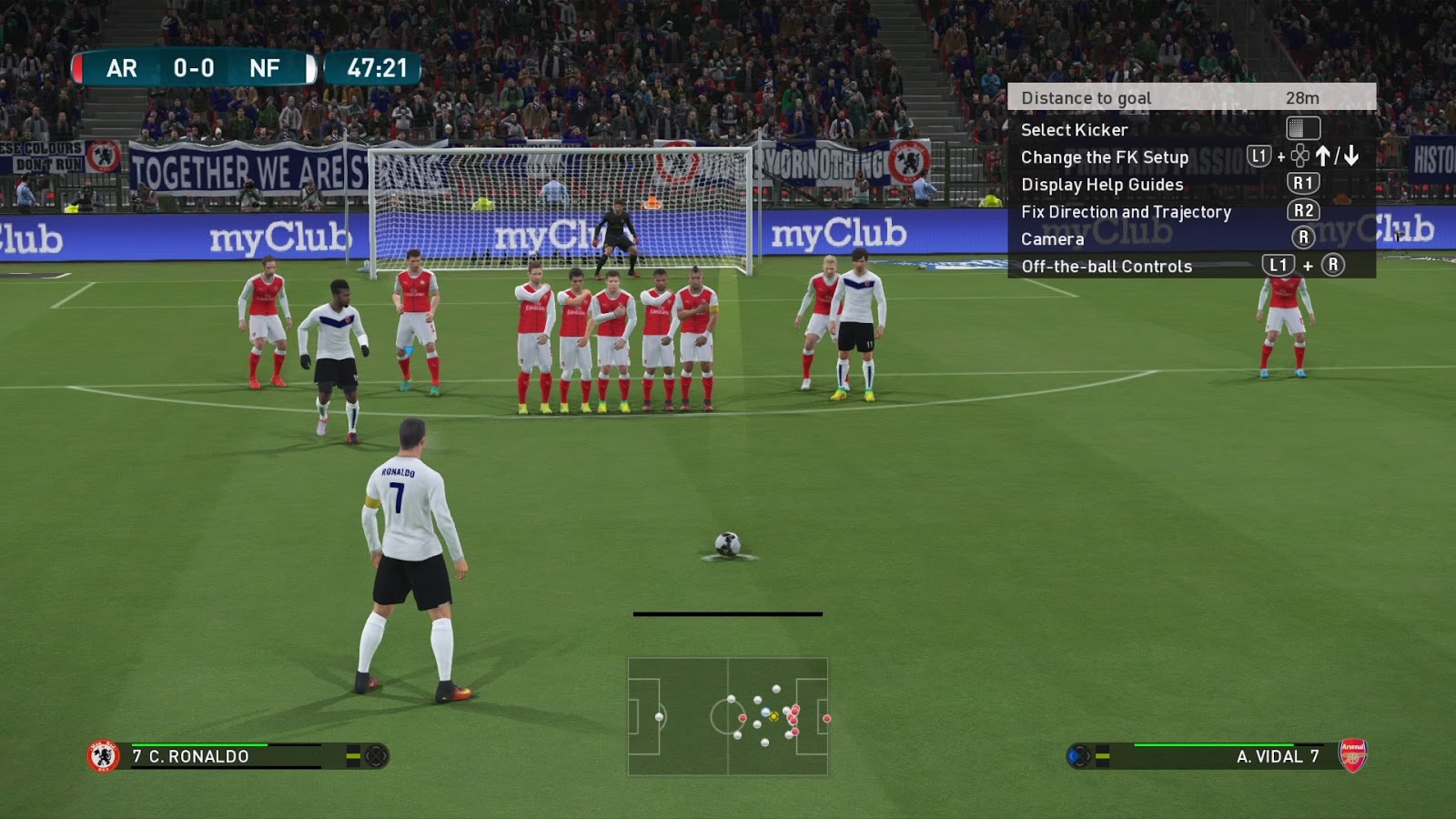1456x819 pixels.
Task: Choose the Select Kicker option
Action: pos(1074,129)
